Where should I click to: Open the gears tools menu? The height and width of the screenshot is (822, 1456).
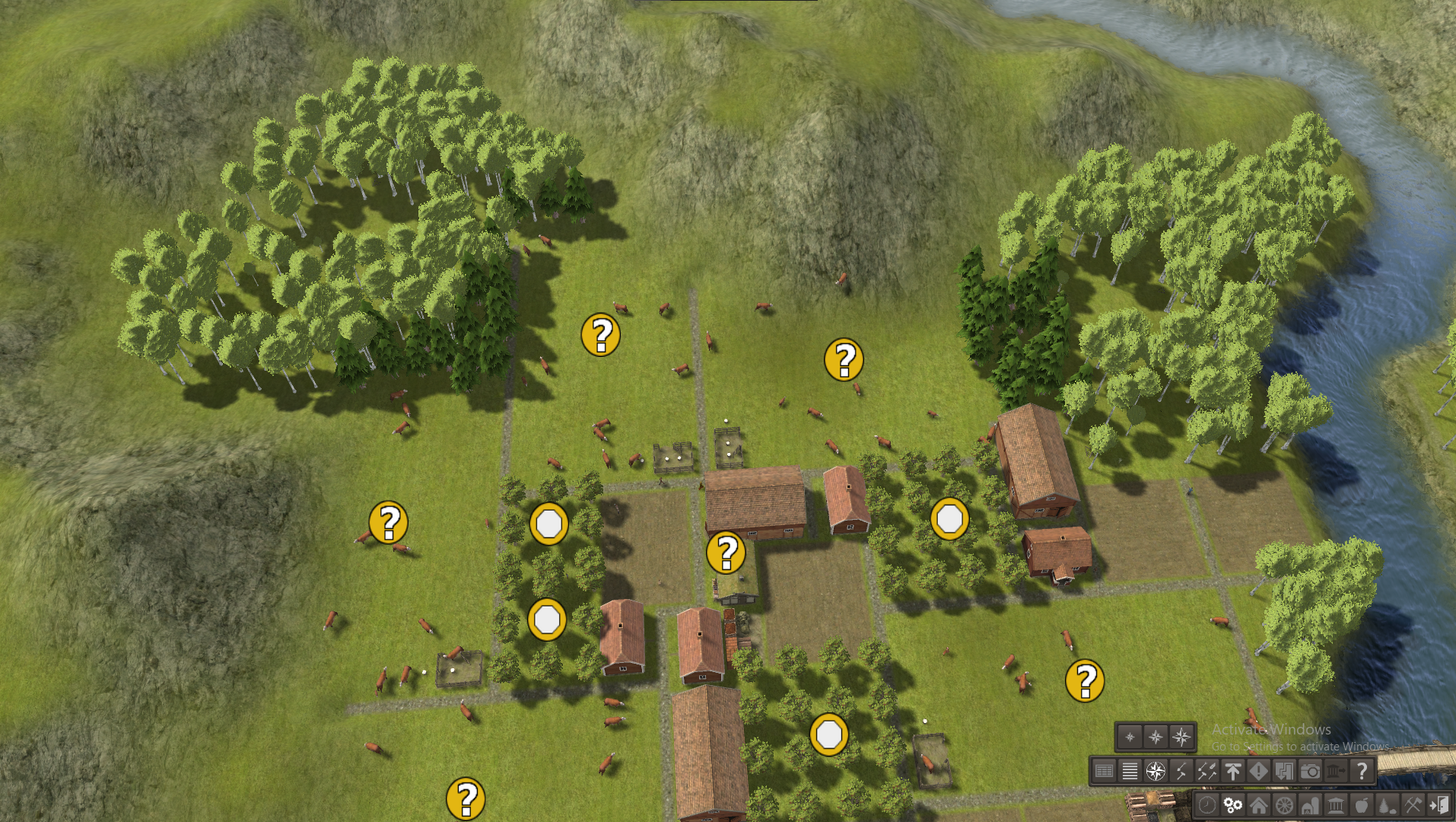tap(1232, 805)
